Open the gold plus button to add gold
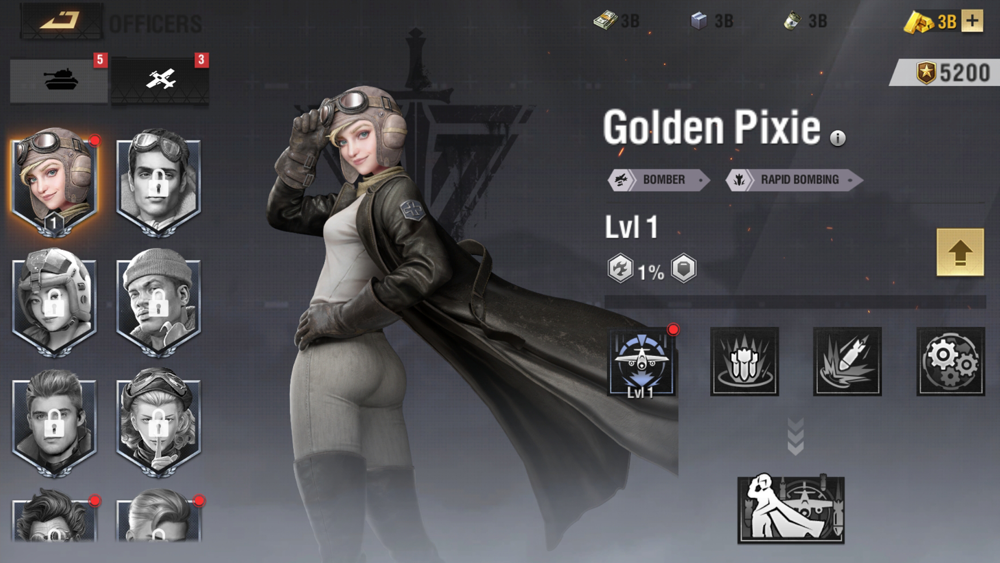Image resolution: width=1000 pixels, height=563 pixels. click(972, 21)
